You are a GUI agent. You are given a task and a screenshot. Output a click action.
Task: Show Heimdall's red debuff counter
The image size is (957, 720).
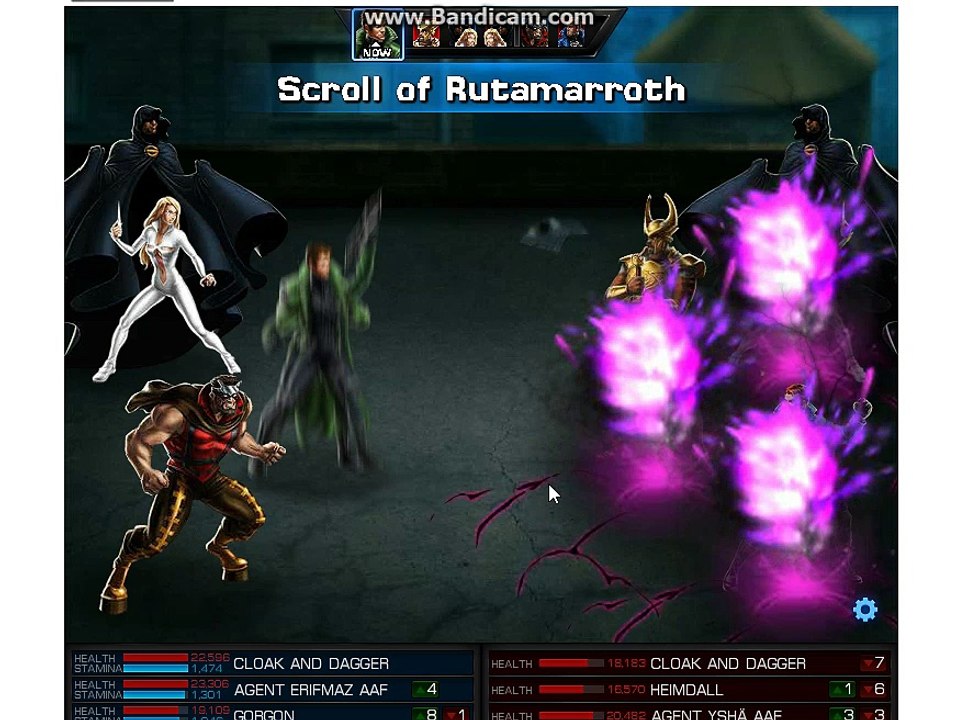coord(873,690)
